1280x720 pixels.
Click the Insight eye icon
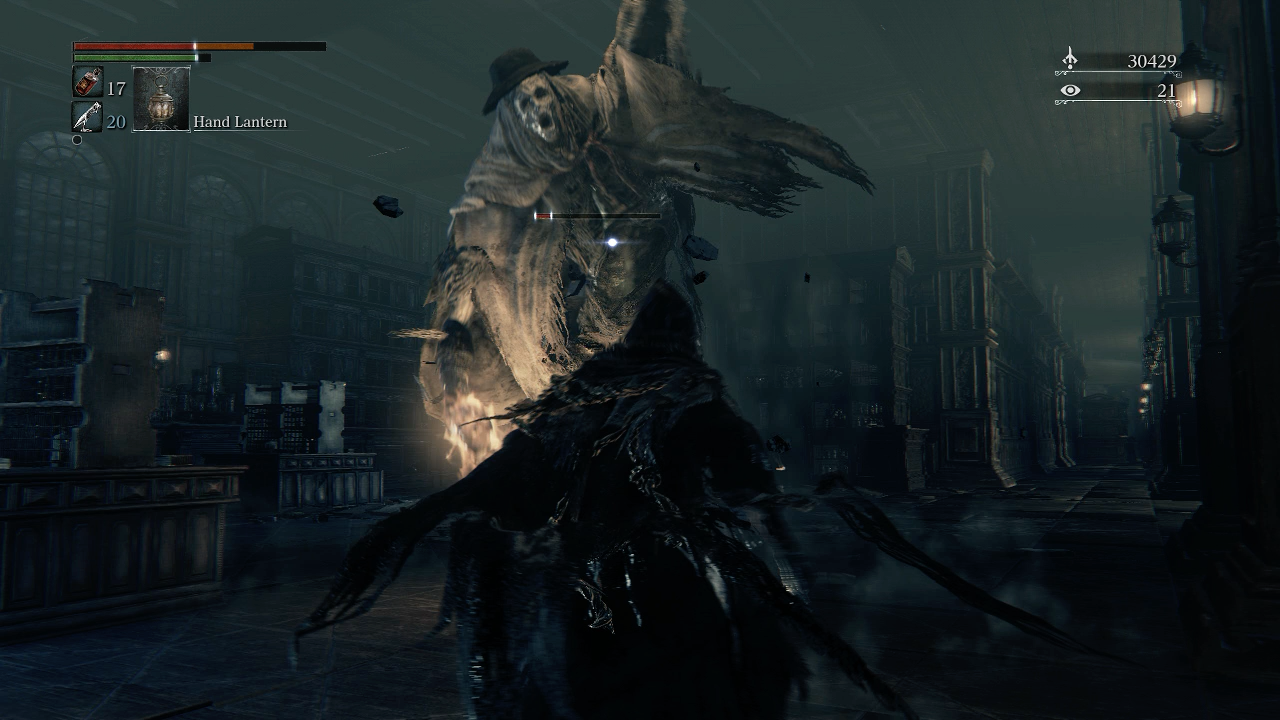coord(1070,90)
